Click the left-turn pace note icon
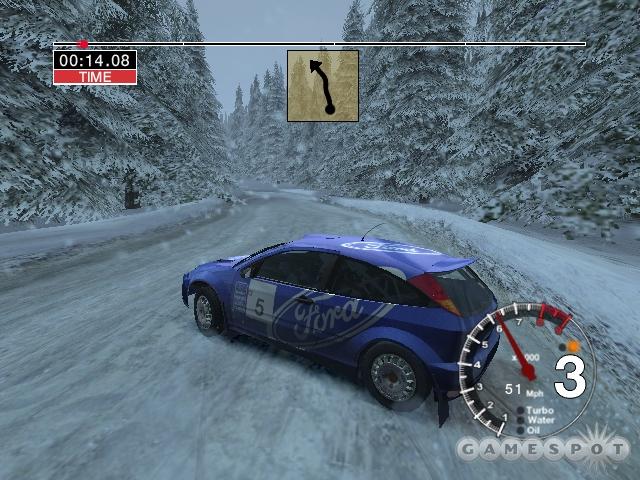The width and height of the screenshot is (640, 480). point(323,86)
